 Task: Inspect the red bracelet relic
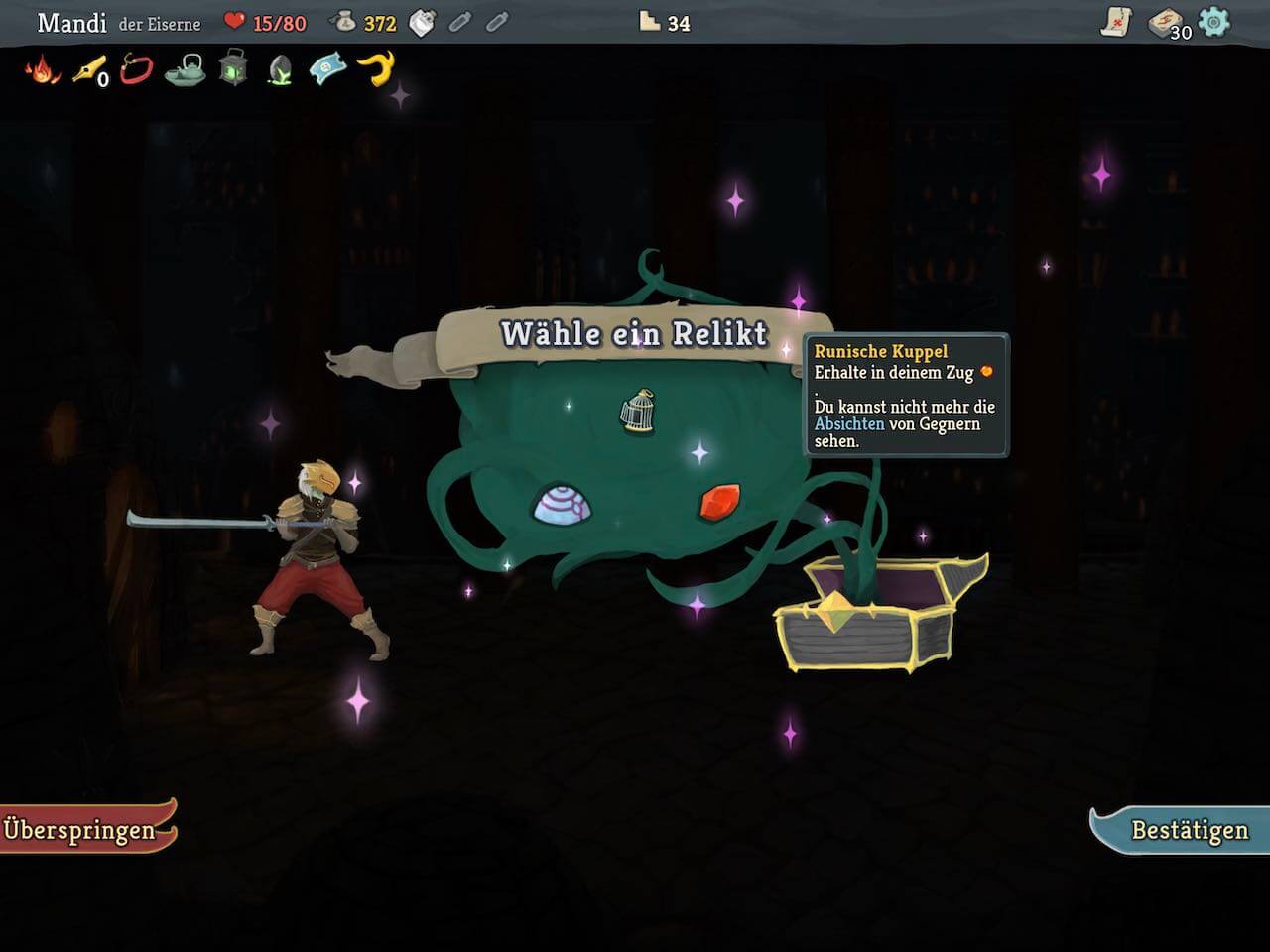(x=136, y=69)
